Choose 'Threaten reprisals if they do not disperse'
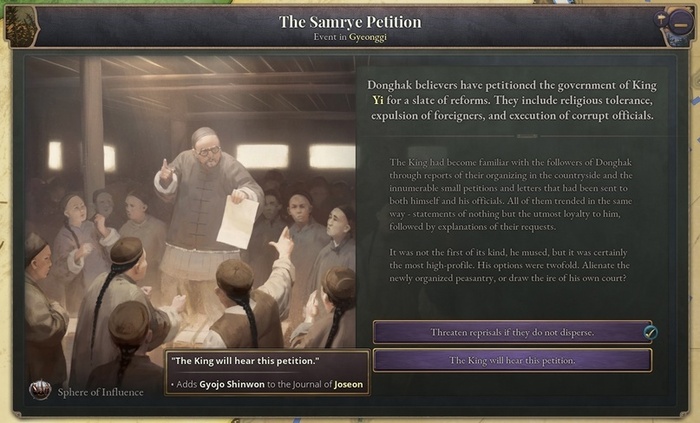700x423 pixels. coord(511,332)
